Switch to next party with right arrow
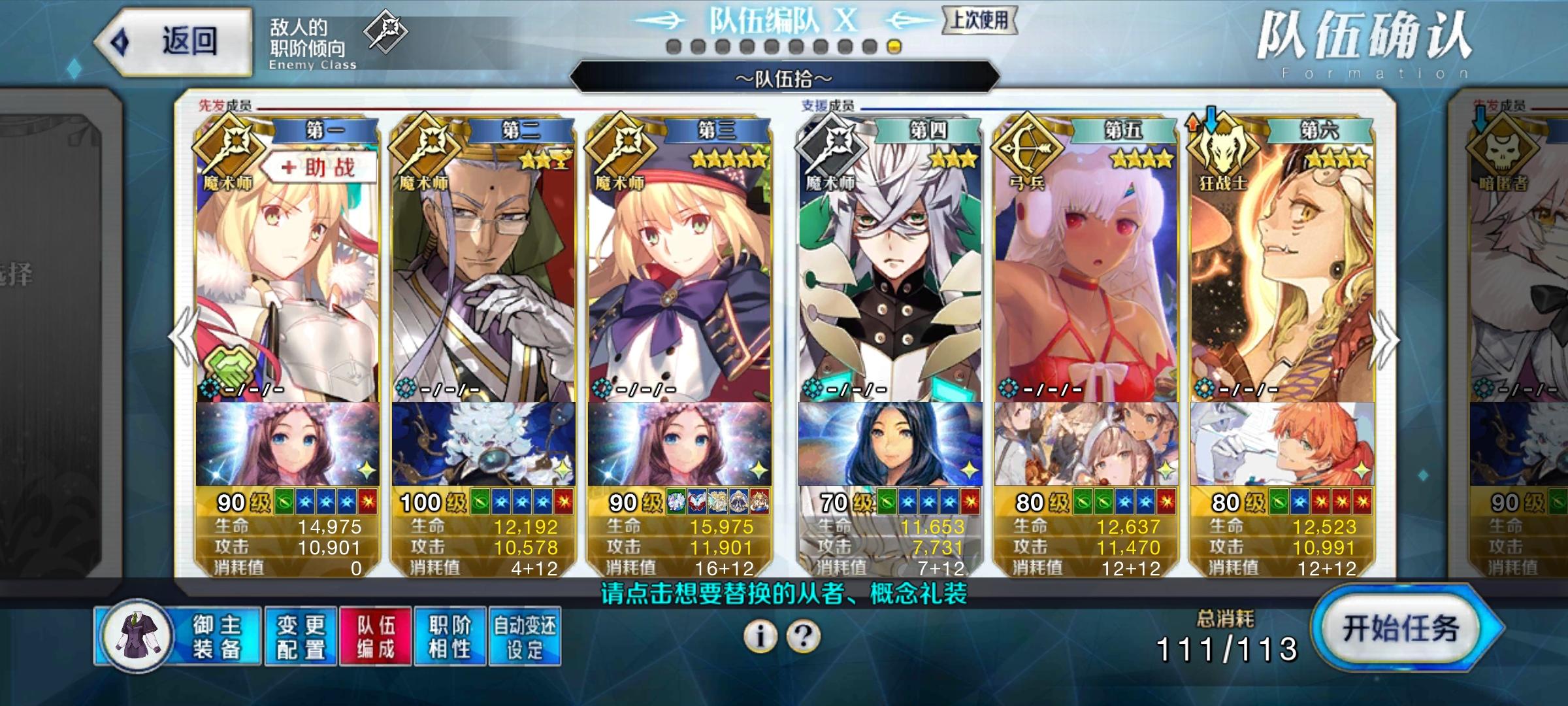1568x706 pixels. pyautogui.click(x=1385, y=340)
